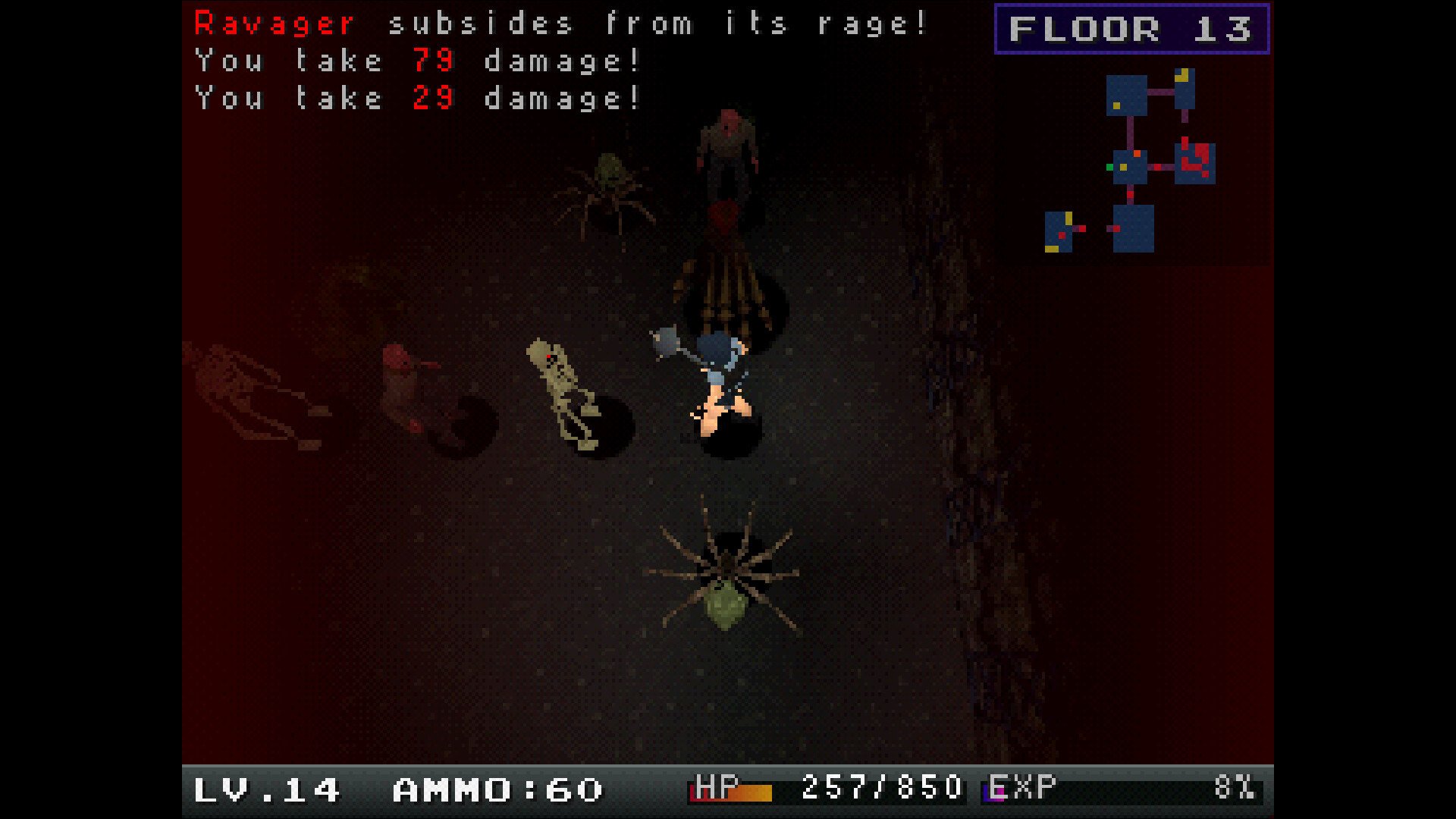This screenshot has width=1456, height=819.
Task: Click the dungeon minimap
Action: pos(1131,162)
